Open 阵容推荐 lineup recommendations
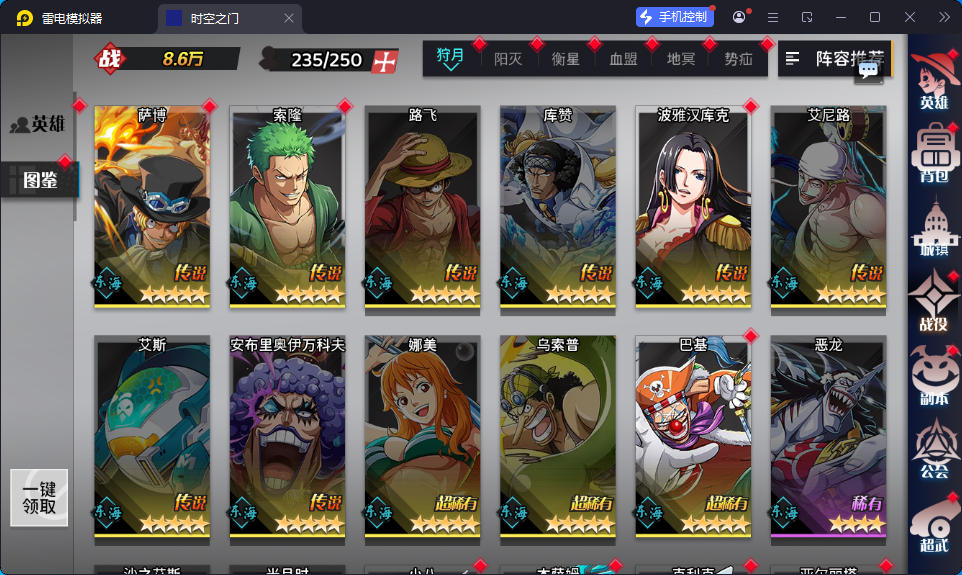The image size is (962, 575). click(834, 59)
